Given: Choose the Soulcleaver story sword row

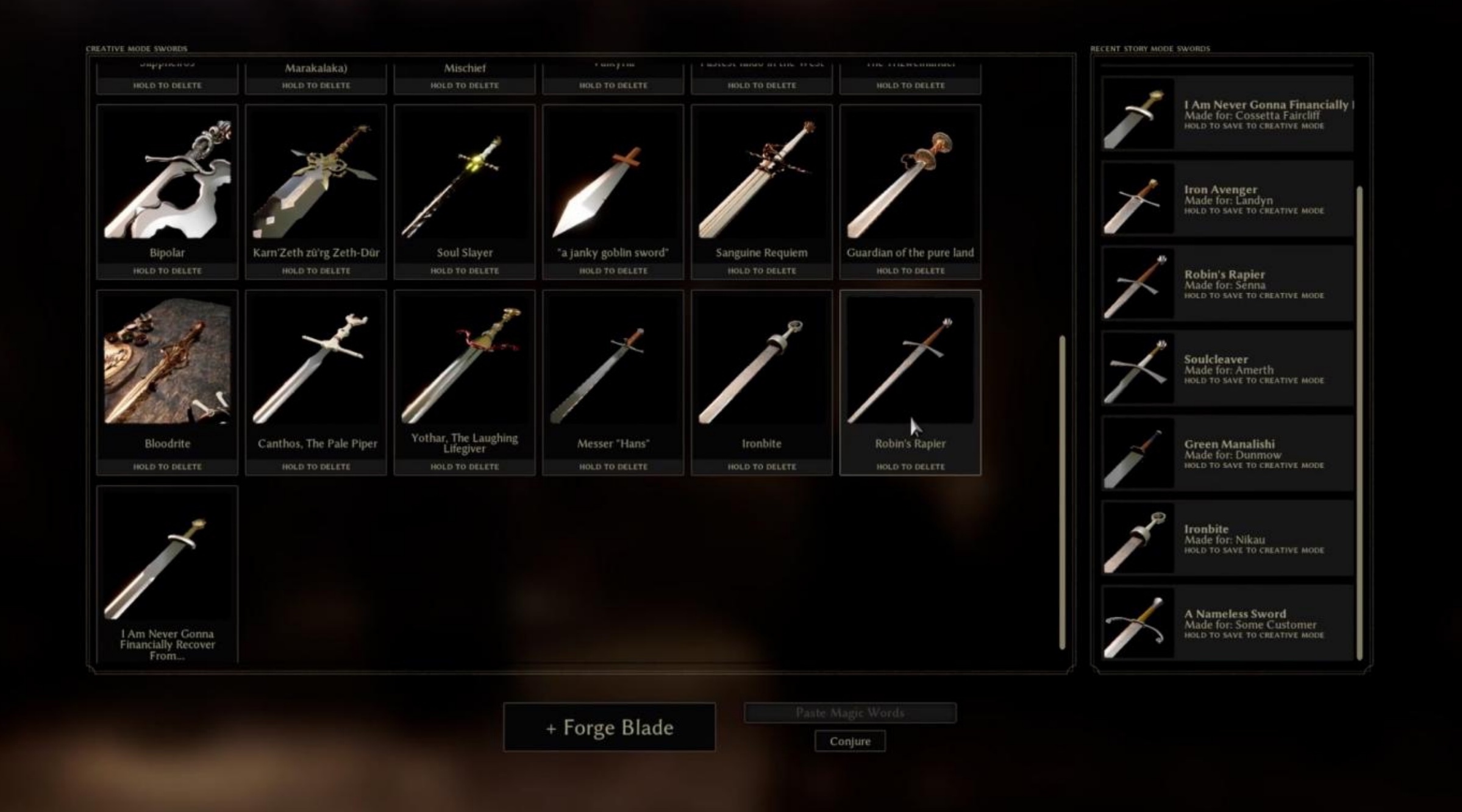Looking at the screenshot, I should pos(1228,369).
